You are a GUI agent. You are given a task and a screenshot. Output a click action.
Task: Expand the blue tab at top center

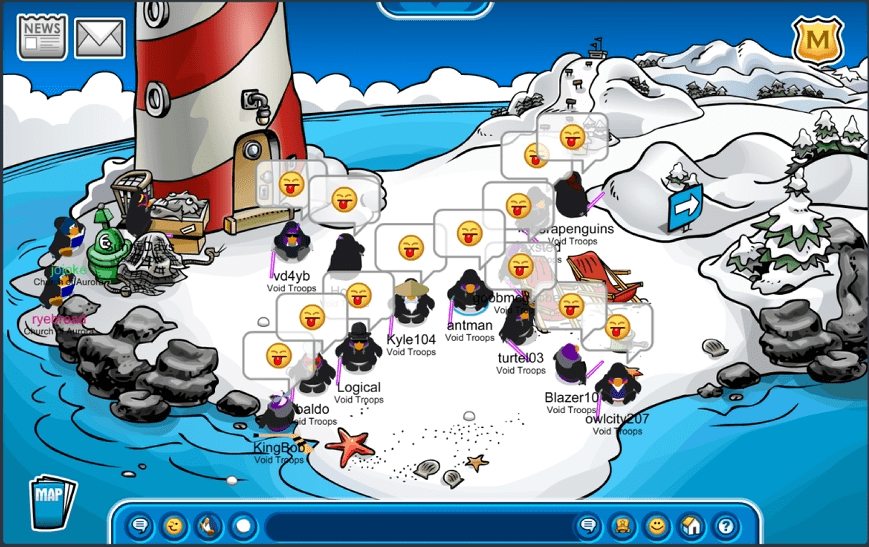point(434,8)
